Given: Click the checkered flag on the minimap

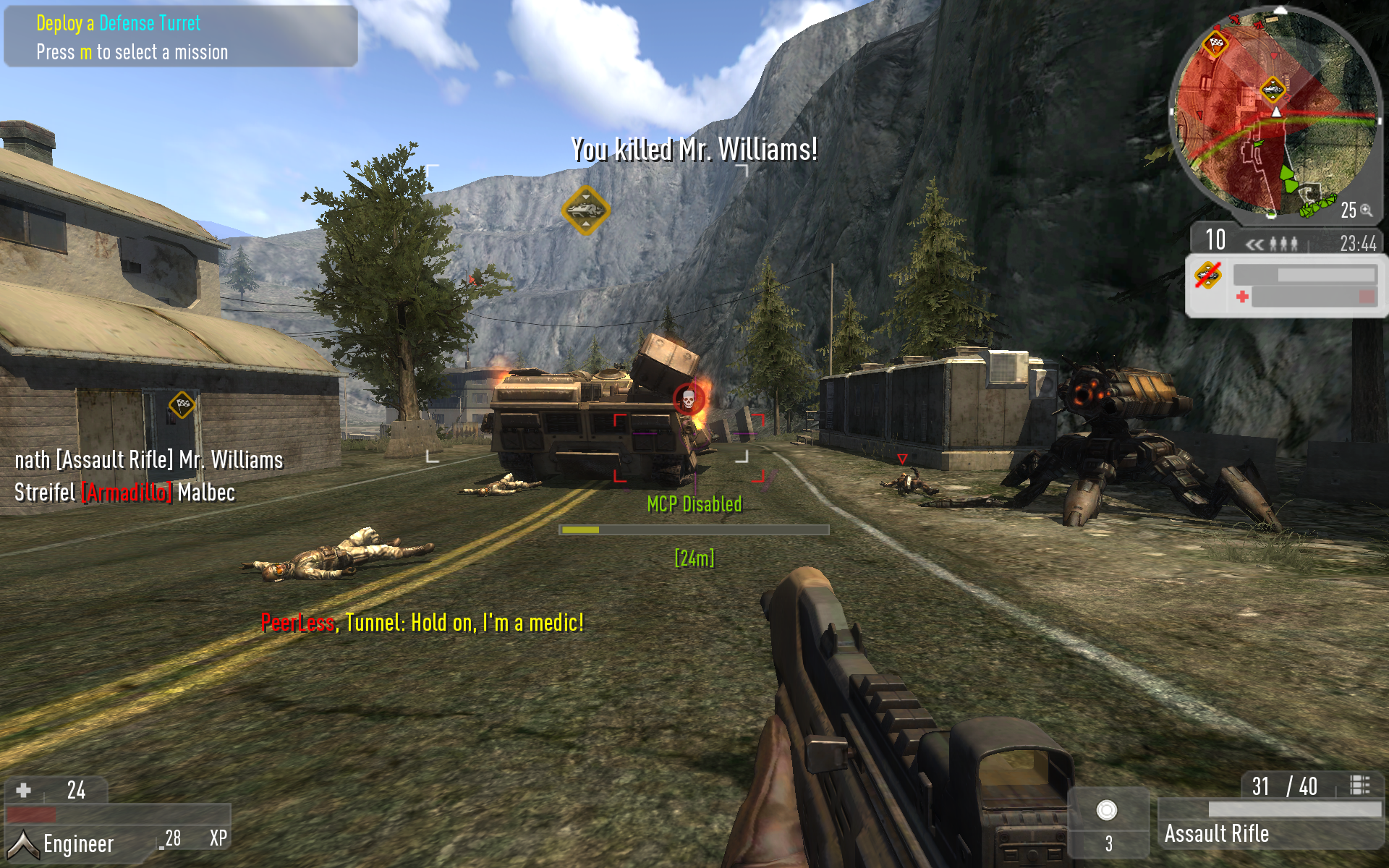Looking at the screenshot, I should 1216,43.
